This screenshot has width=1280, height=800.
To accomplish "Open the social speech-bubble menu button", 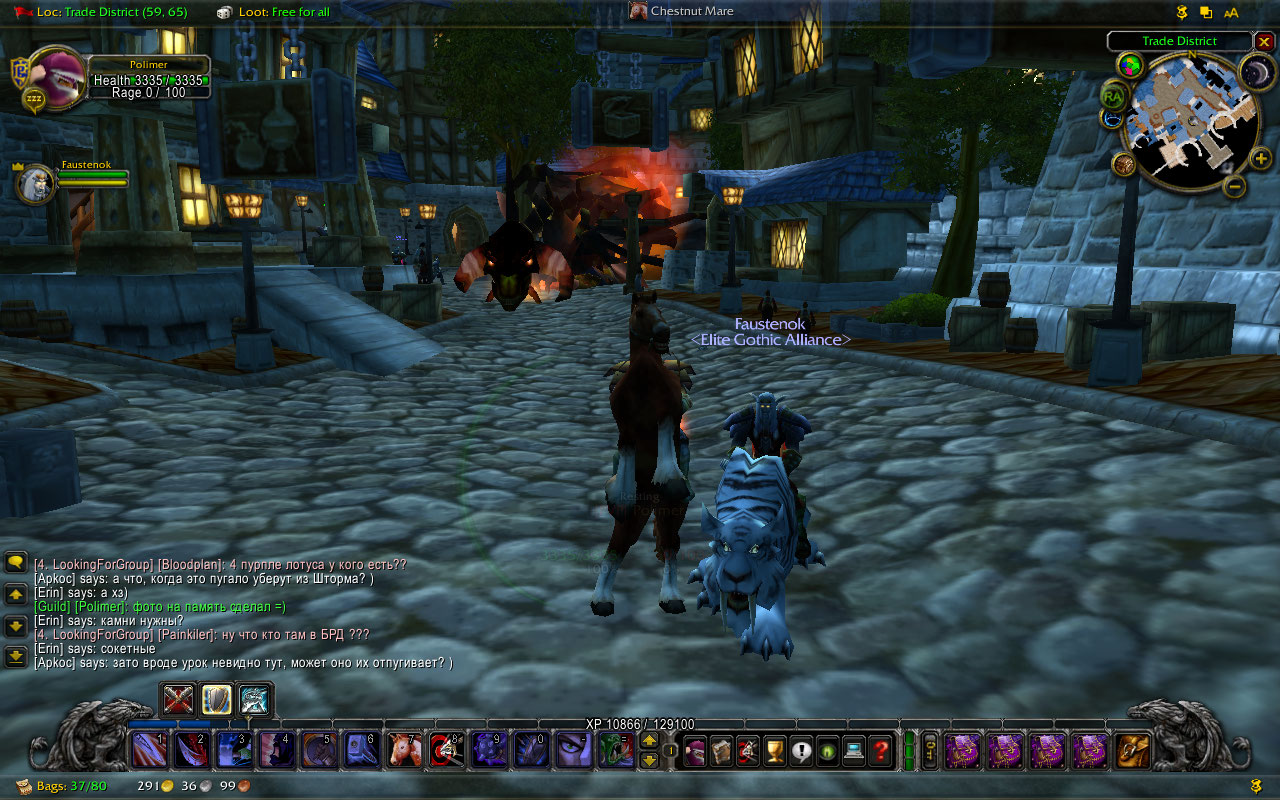I will coord(801,749).
